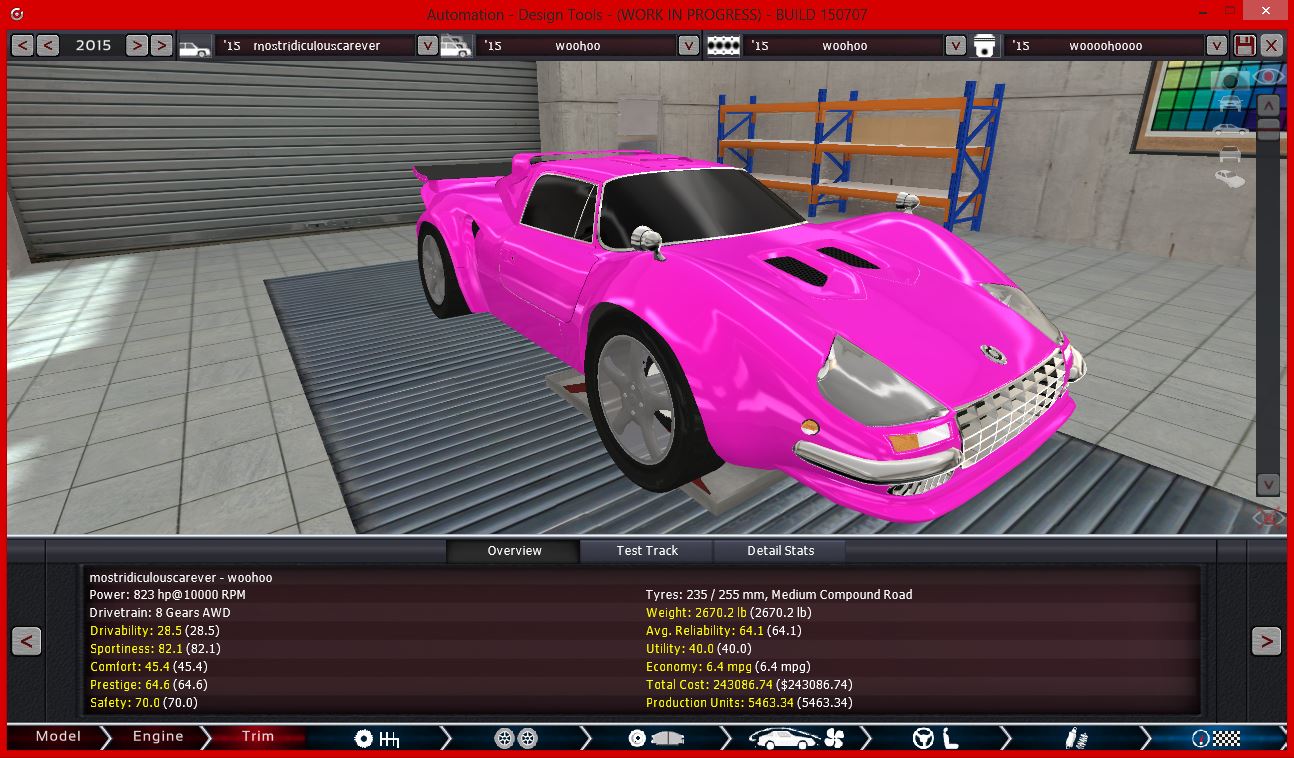
Task: Switch to the Detail Stats tab
Action: click(778, 550)
